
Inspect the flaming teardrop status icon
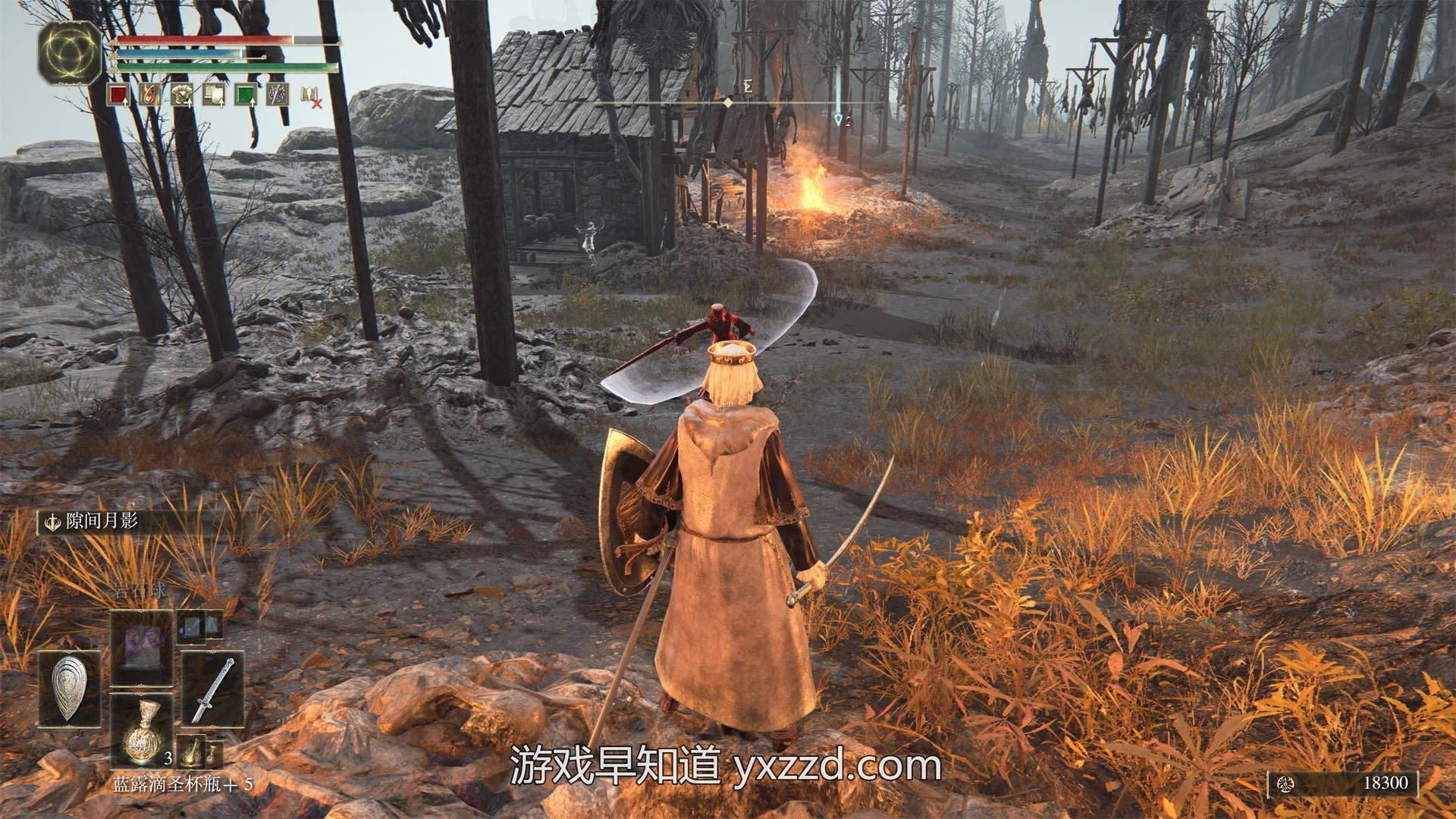(x=149, y=96)
